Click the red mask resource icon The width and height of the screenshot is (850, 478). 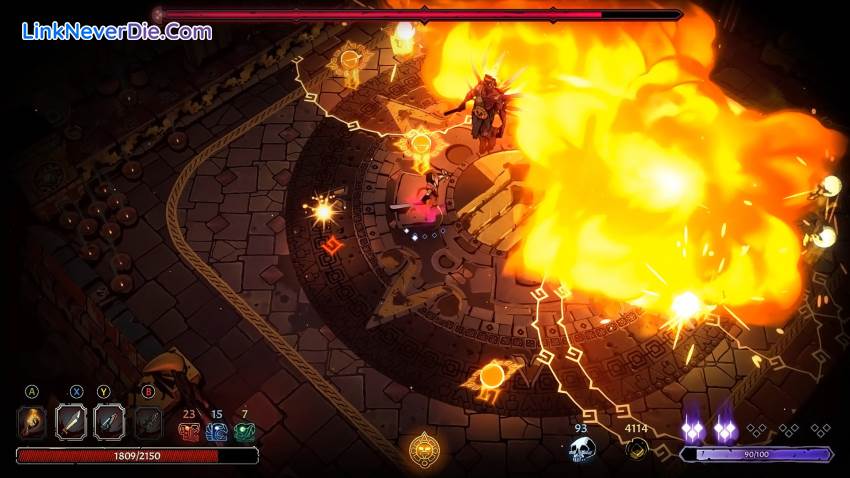point(189,432)
